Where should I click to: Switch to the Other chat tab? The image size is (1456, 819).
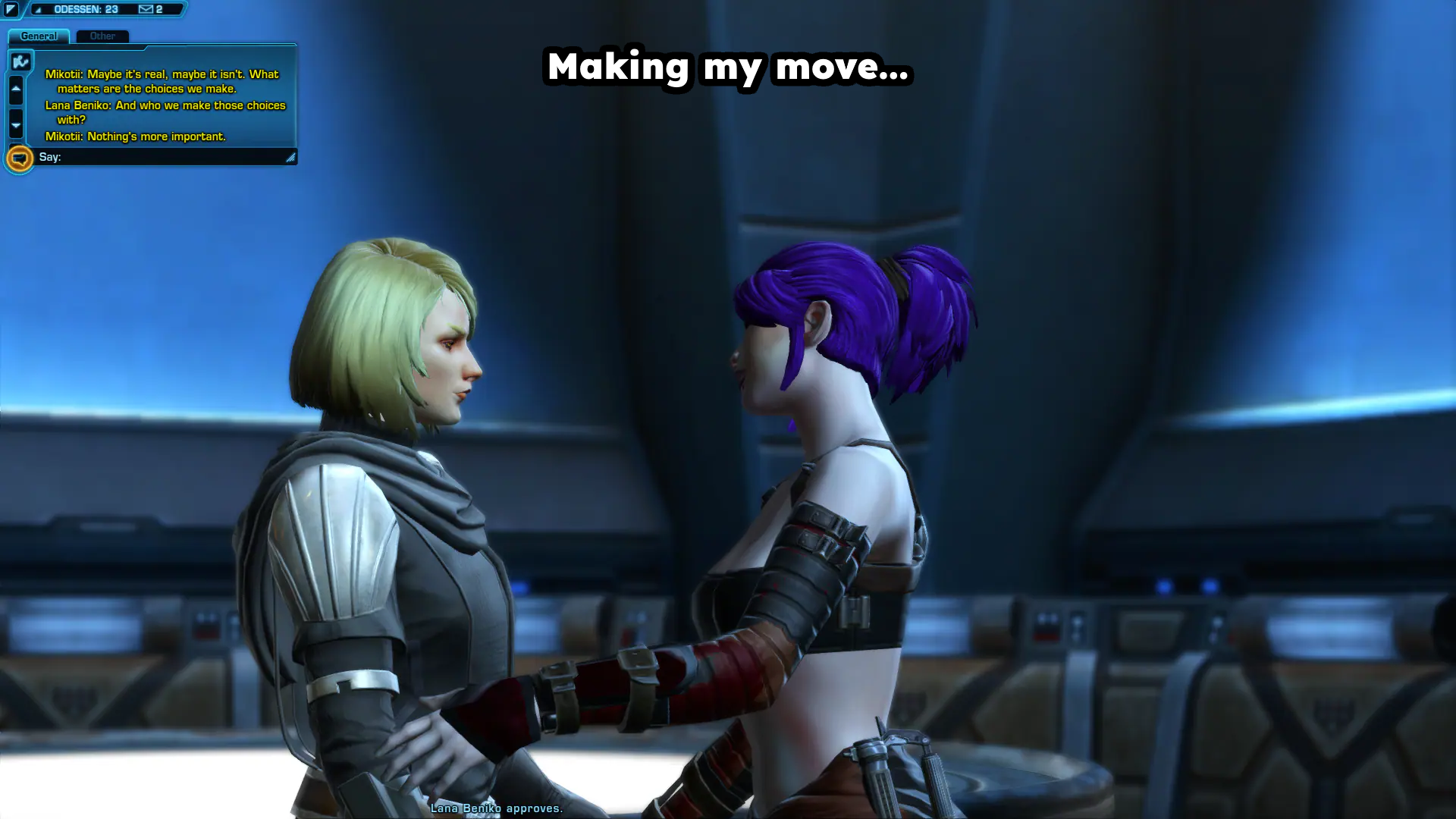[102, 36]
